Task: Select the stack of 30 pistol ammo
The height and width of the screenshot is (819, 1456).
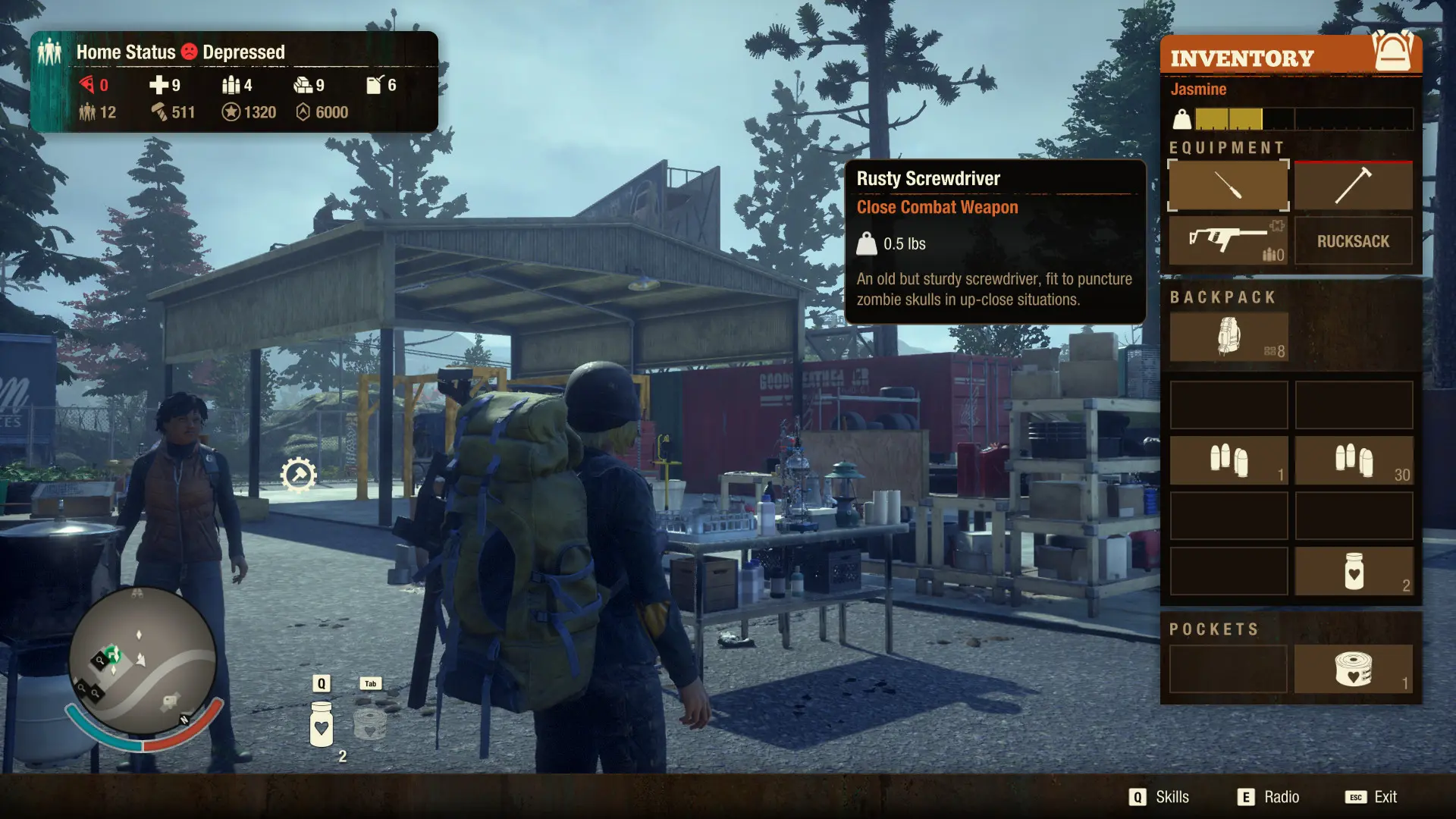Action: [x=1353, y=460]
